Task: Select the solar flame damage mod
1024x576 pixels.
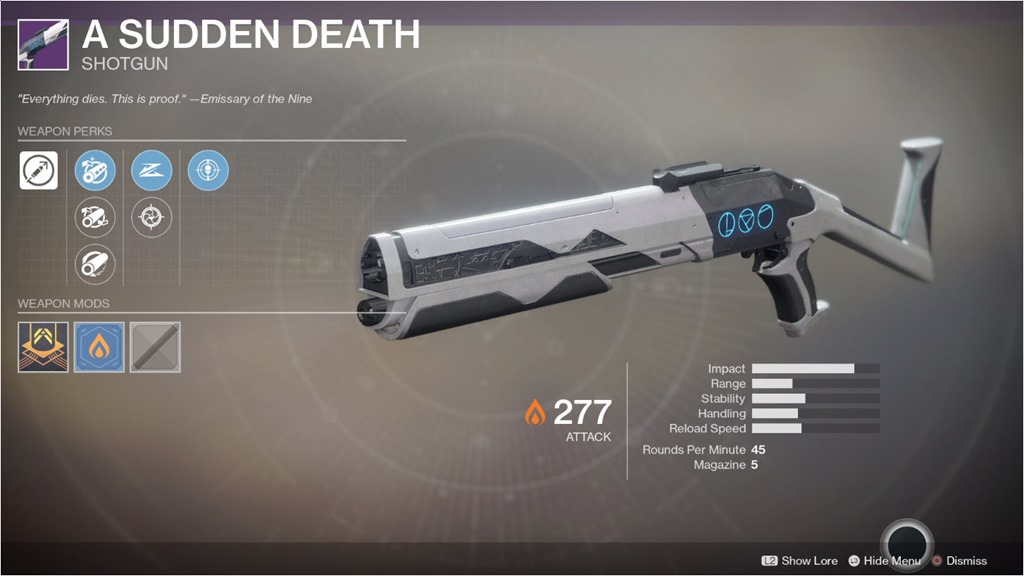Action: click(99, 347)
